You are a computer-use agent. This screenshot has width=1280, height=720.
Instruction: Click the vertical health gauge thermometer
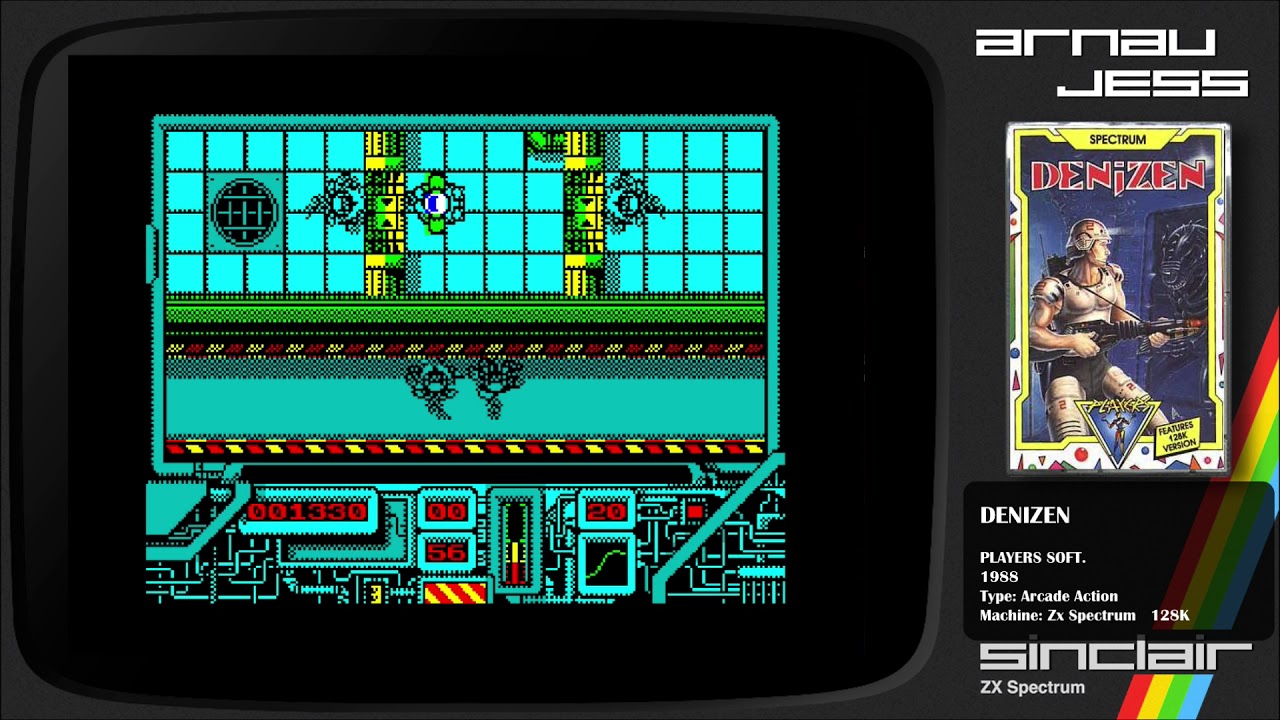515,540
